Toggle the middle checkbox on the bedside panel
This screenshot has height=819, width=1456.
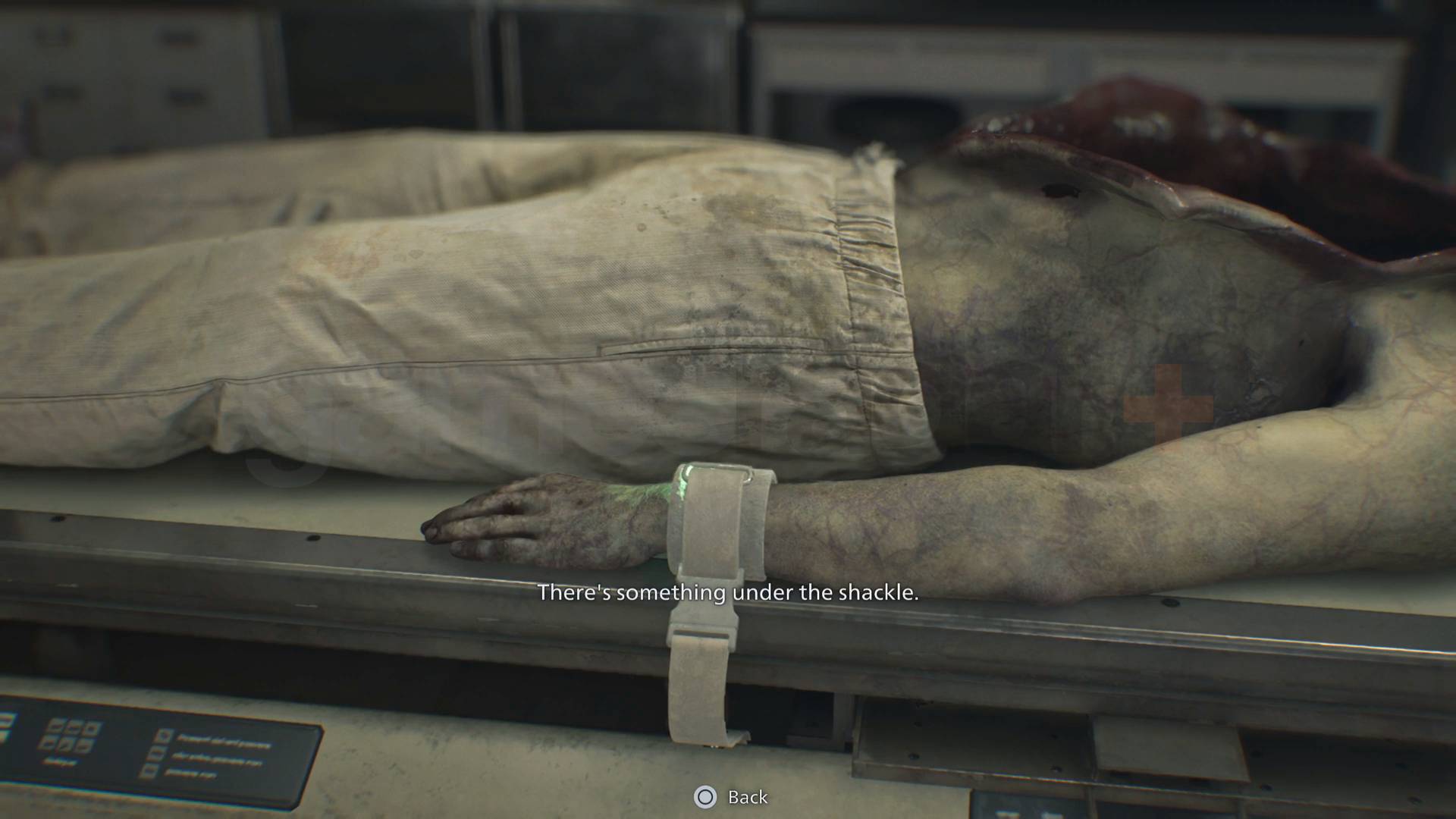156,755
